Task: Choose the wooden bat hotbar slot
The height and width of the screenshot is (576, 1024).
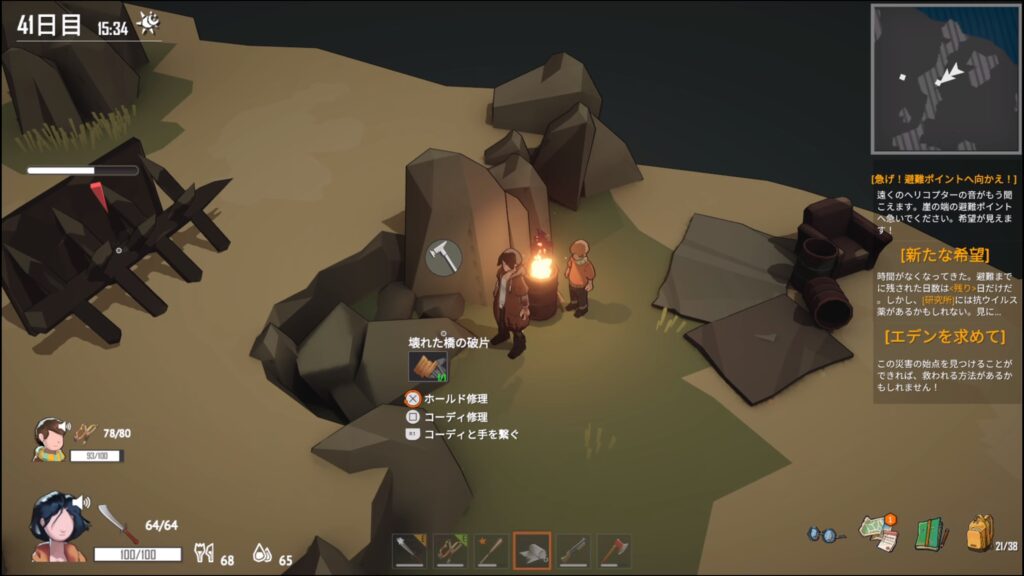Action: coord(491,549)
